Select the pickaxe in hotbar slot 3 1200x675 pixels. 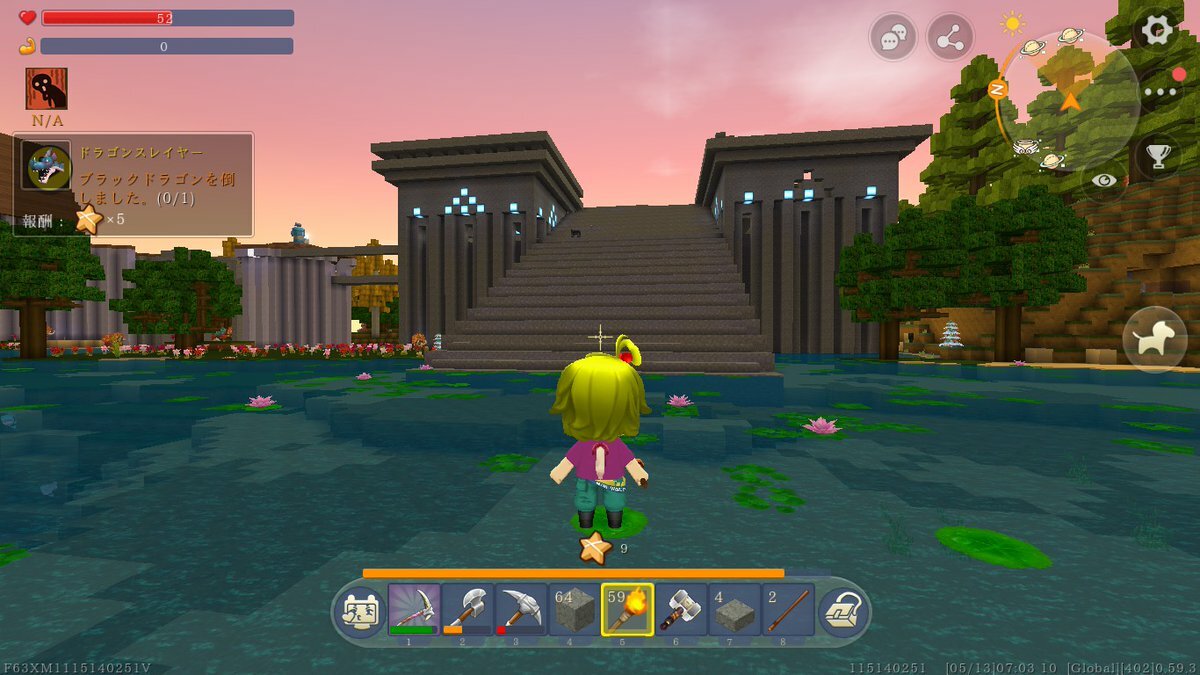point(521,609)
